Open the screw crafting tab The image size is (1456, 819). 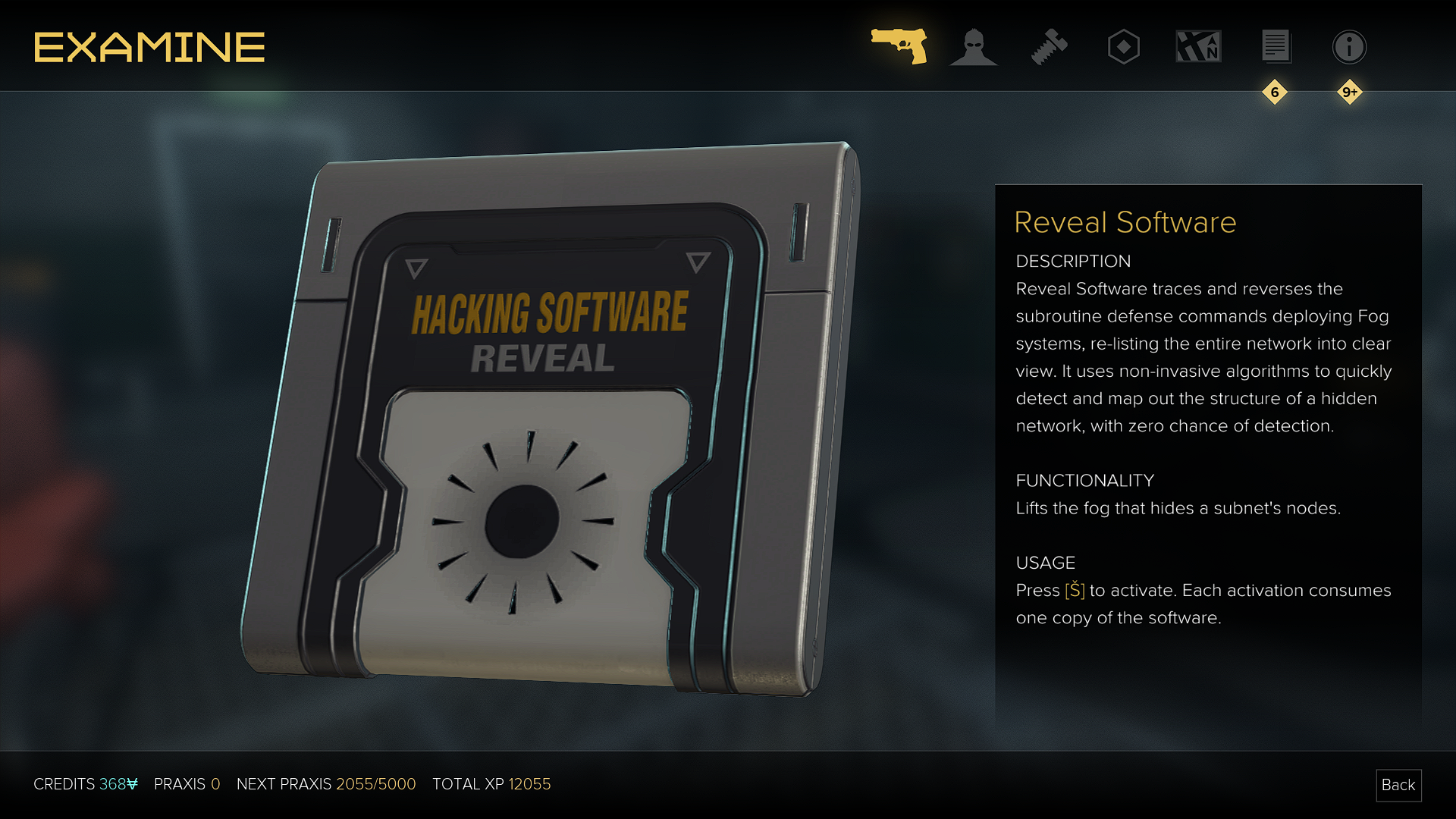tap(1049, 47)
